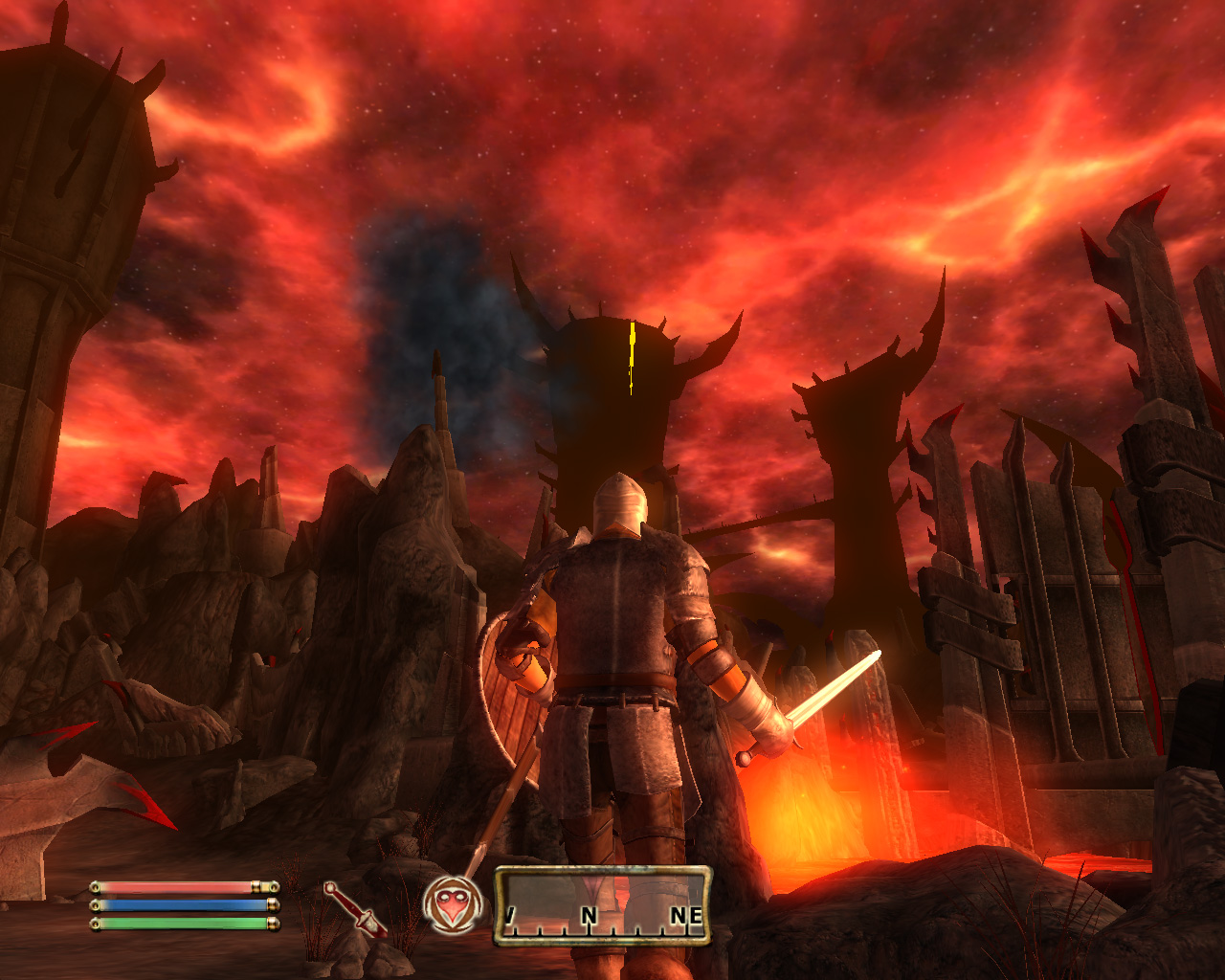Screen dimensions: 1225x980
Task: Click the compass bar showing N and NE
Action: (x=603, y=905)
